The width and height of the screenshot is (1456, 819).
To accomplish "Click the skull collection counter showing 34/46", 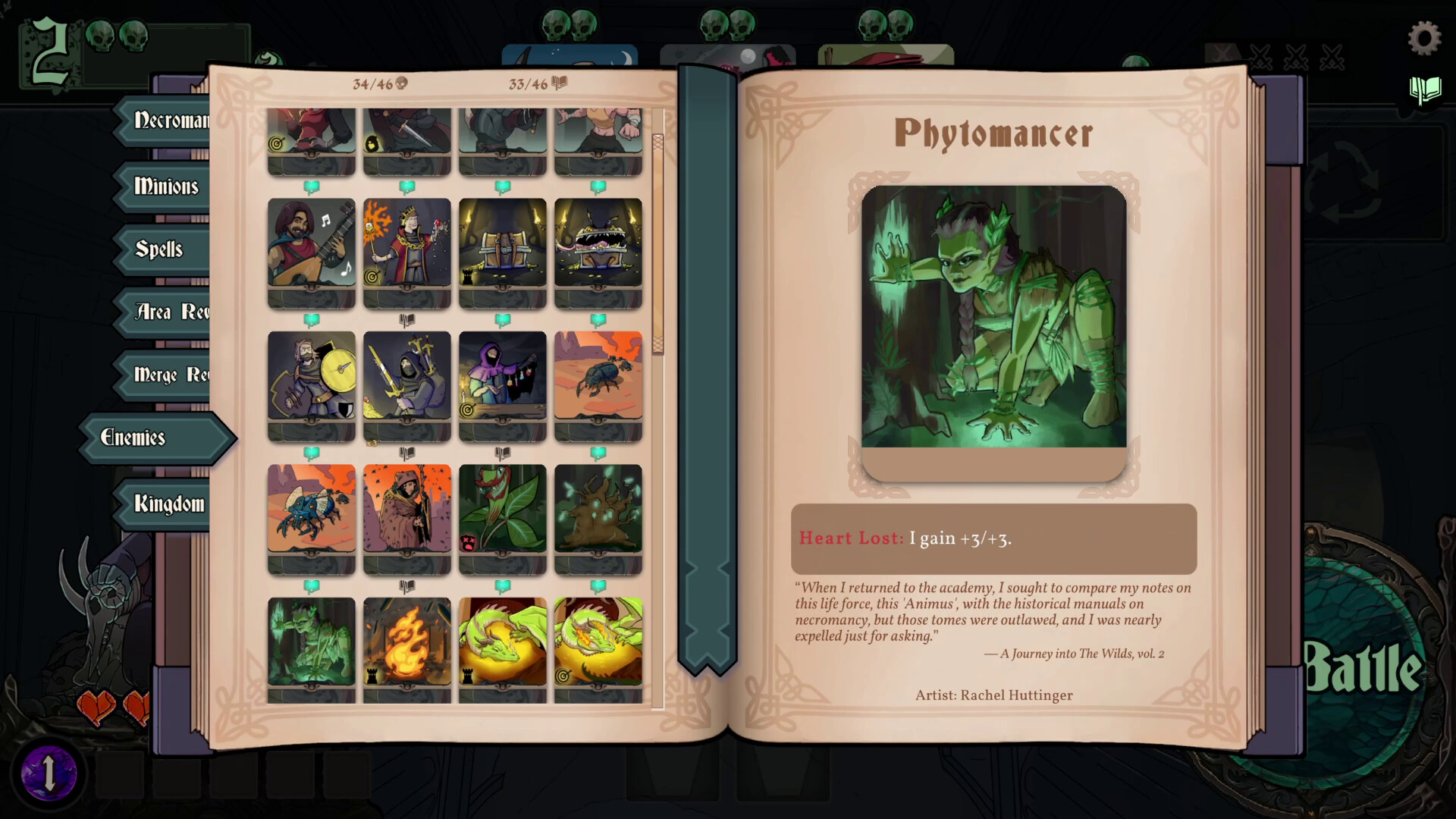I will click(377, 83).
